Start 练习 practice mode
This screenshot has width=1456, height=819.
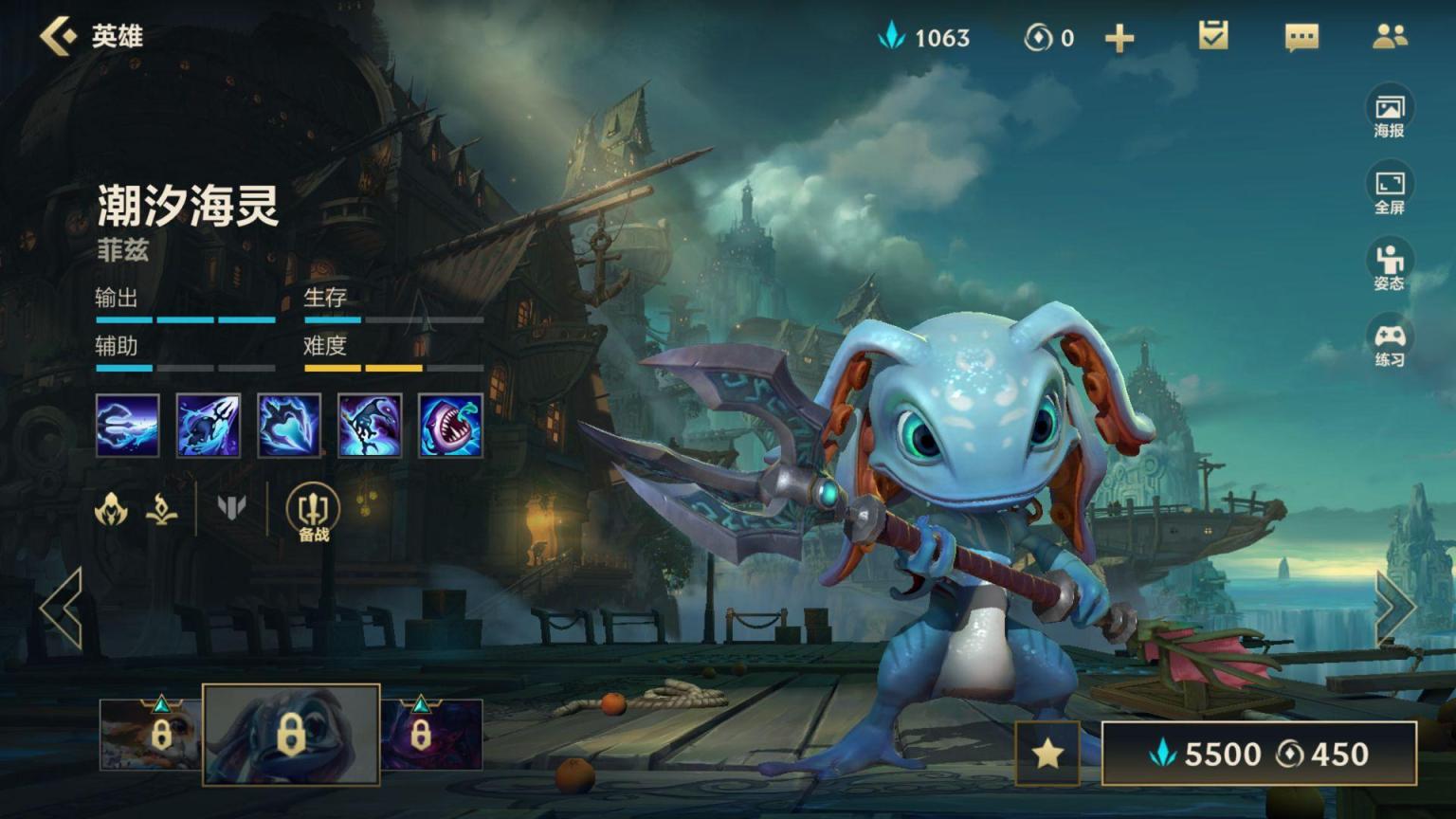pos(1390,343)
